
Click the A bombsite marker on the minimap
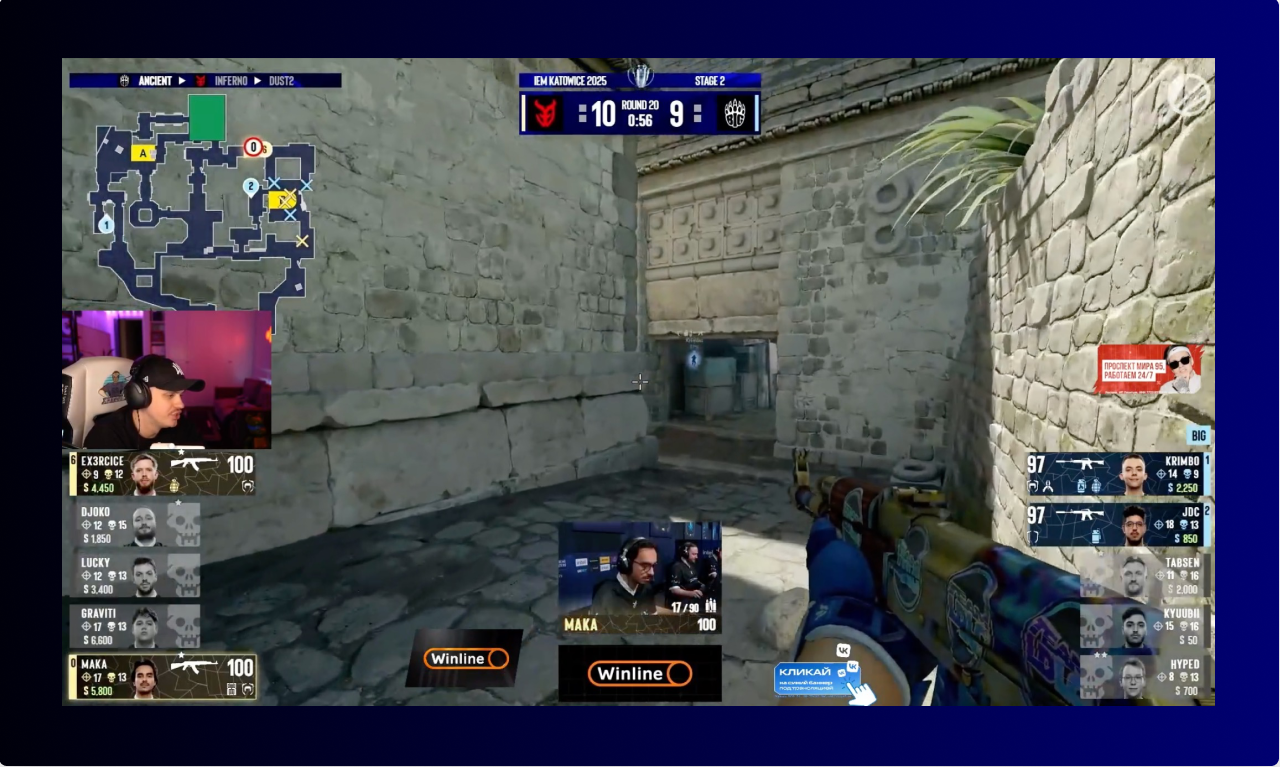pyautogui.click(x=143, y=151)
